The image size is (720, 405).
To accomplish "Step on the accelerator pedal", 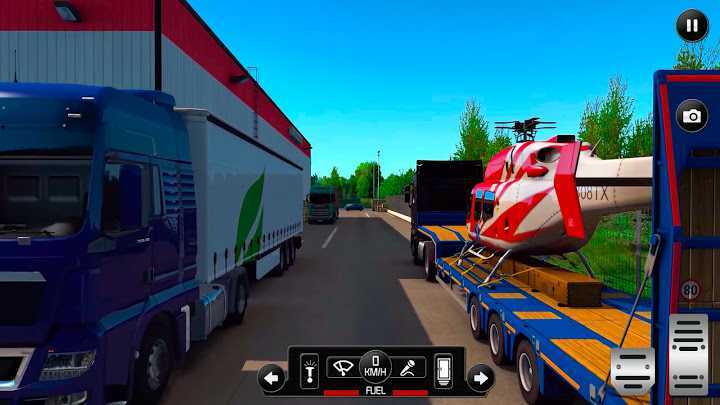I will [688, 353].
